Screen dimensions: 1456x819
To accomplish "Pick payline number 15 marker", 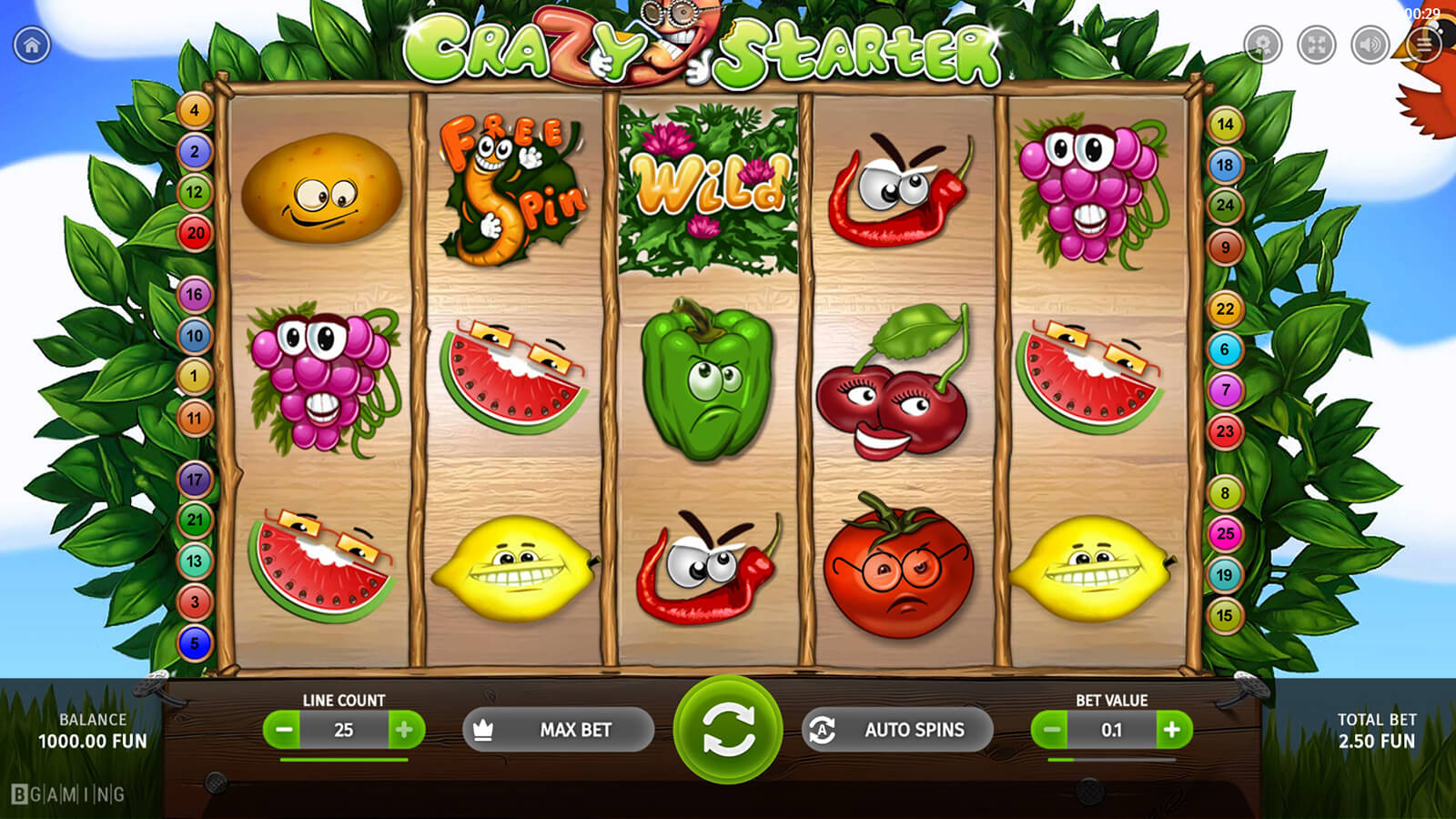I will click(x=1225, y=616).
